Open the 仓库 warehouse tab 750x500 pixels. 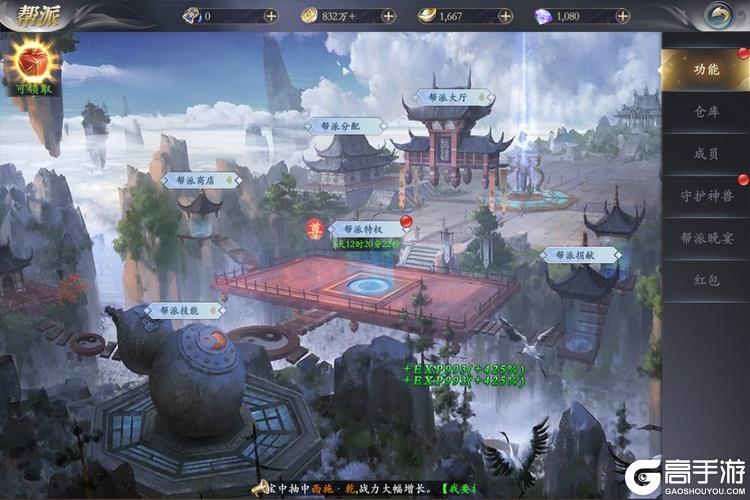(706, 112)
